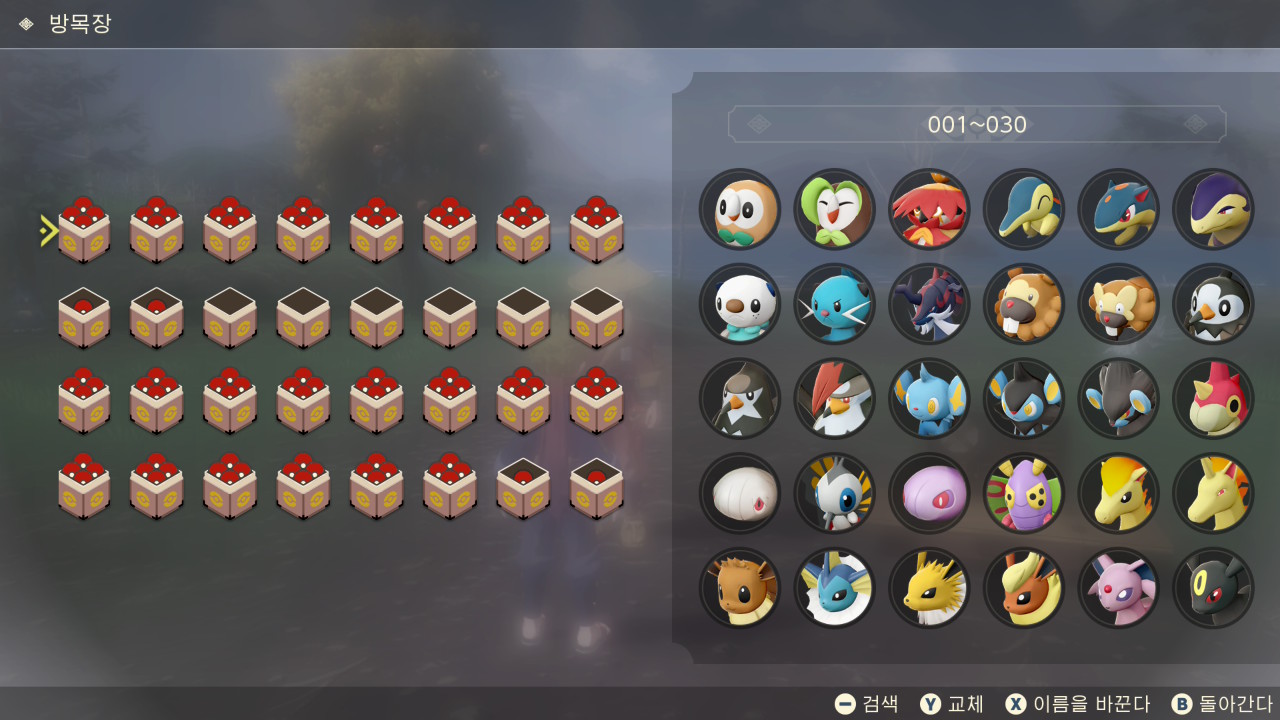
Task: Choose Wurmple in the pasture
Action: coord(1213,399)
